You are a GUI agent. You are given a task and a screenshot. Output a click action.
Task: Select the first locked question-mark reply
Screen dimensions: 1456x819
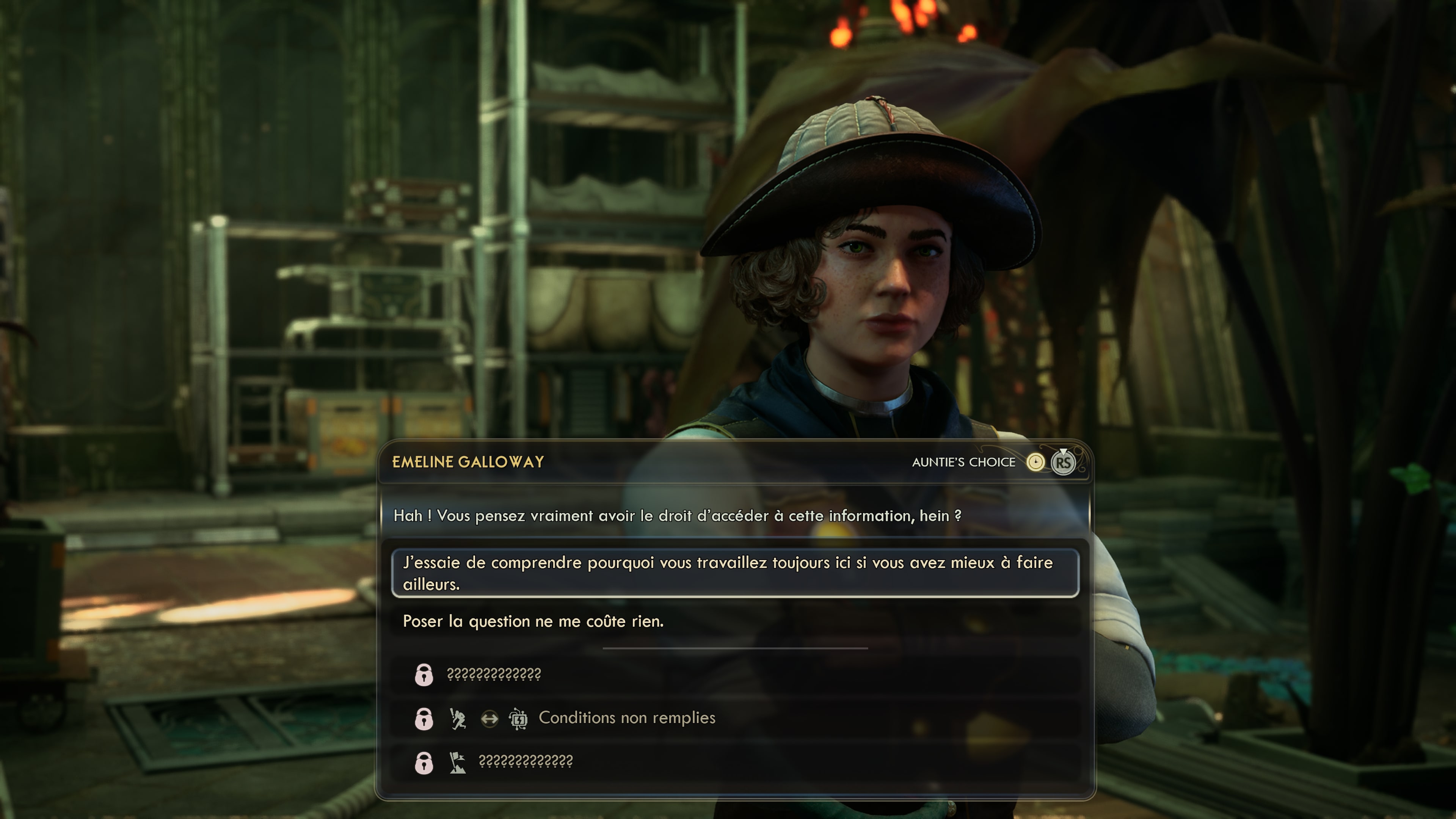click(493, 674)
